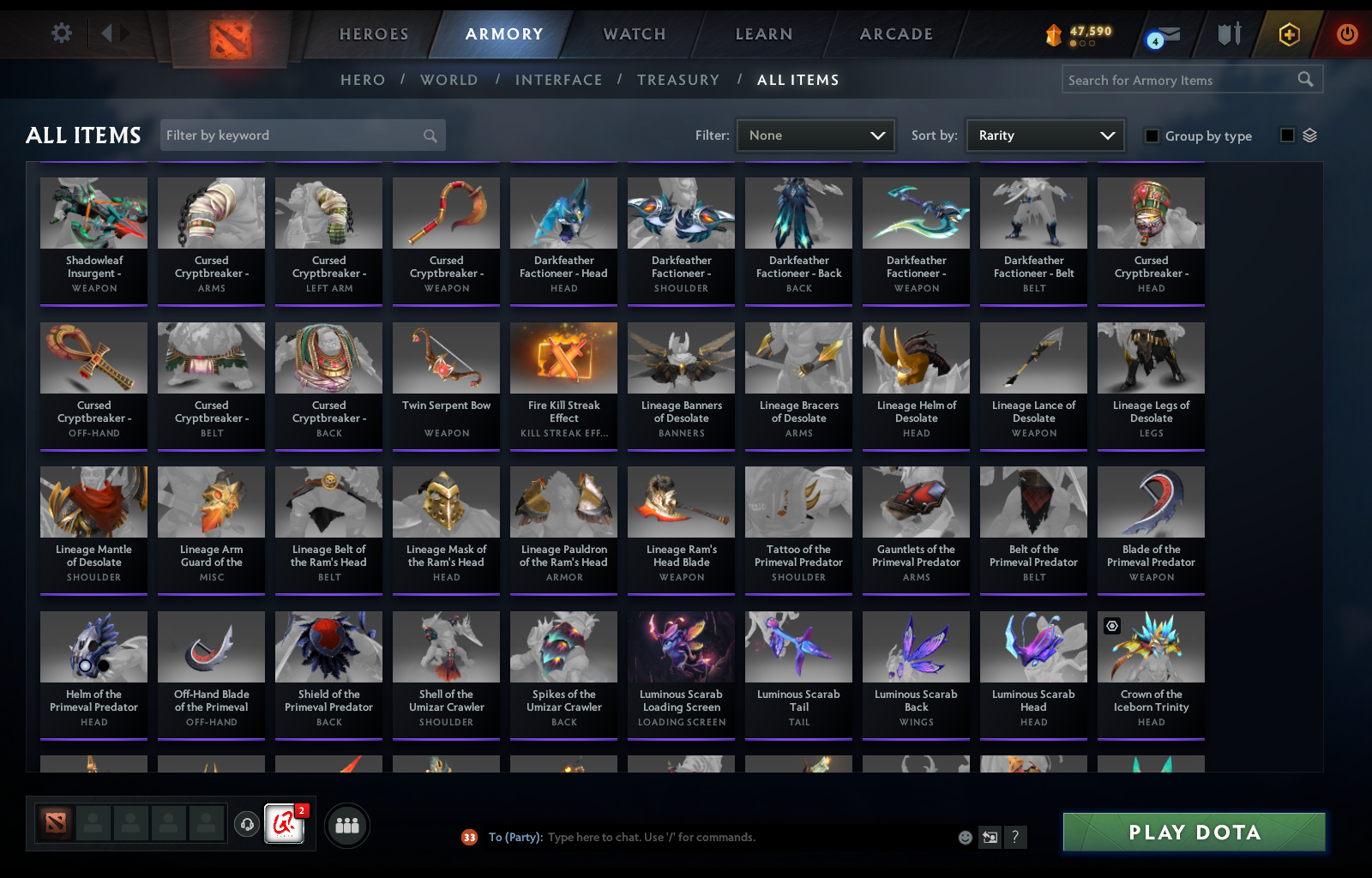Click the magnifying glass in the Armory search bar
This screenshot has height=878, width=1372.
1306,79
